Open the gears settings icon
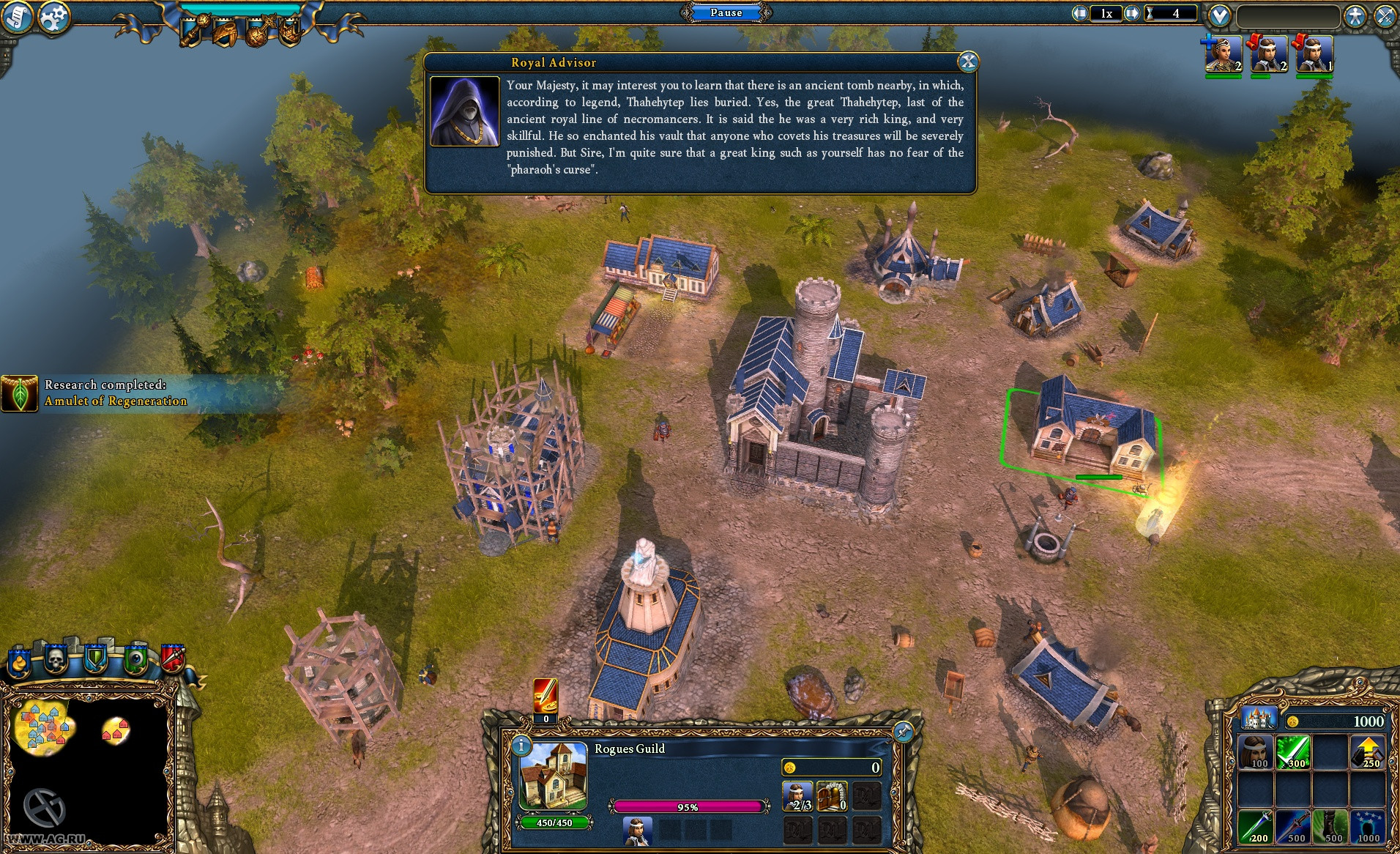Screen dimensions: 1400x854 point(53,18)
